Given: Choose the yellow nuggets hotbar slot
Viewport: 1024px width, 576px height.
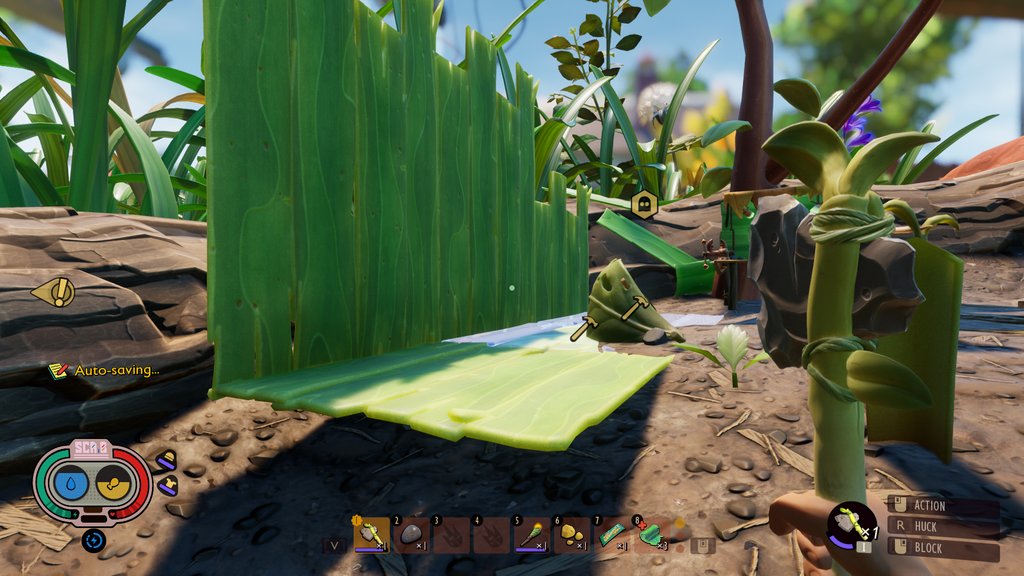Looking at the screenshot, I should [x=571, y=534].
